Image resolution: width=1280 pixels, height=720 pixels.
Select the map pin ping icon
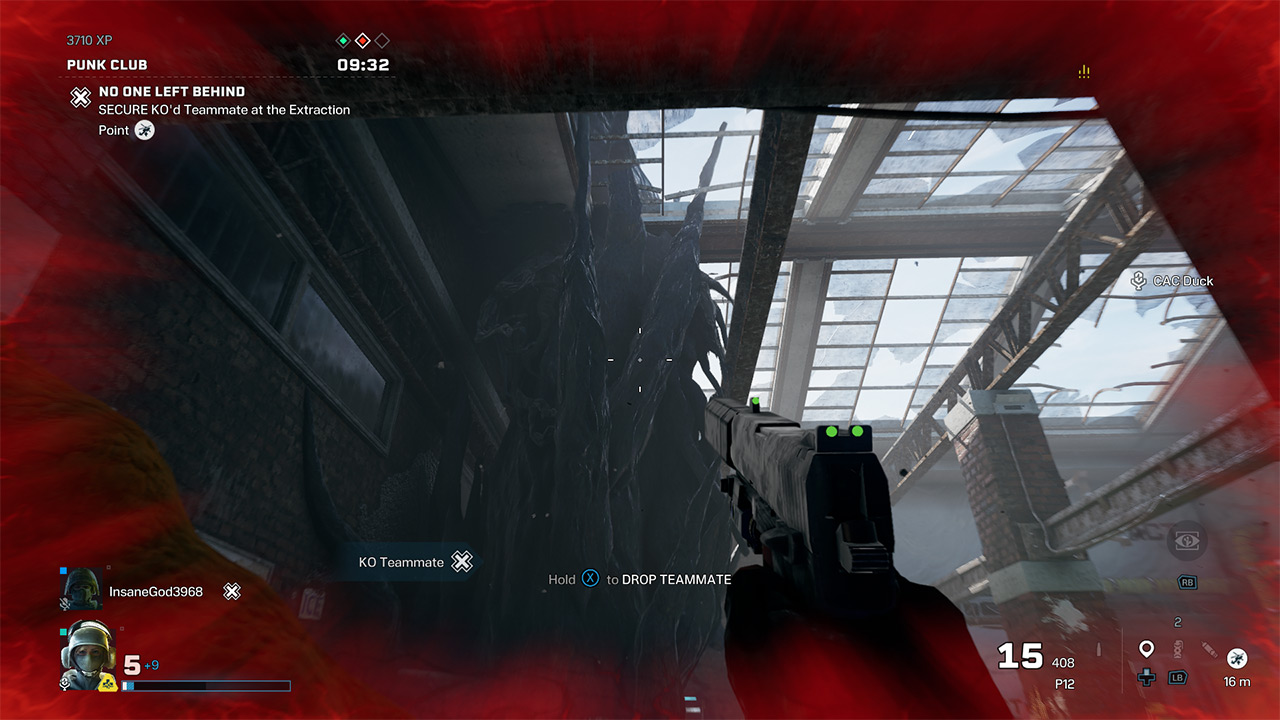click(1147, 649)
